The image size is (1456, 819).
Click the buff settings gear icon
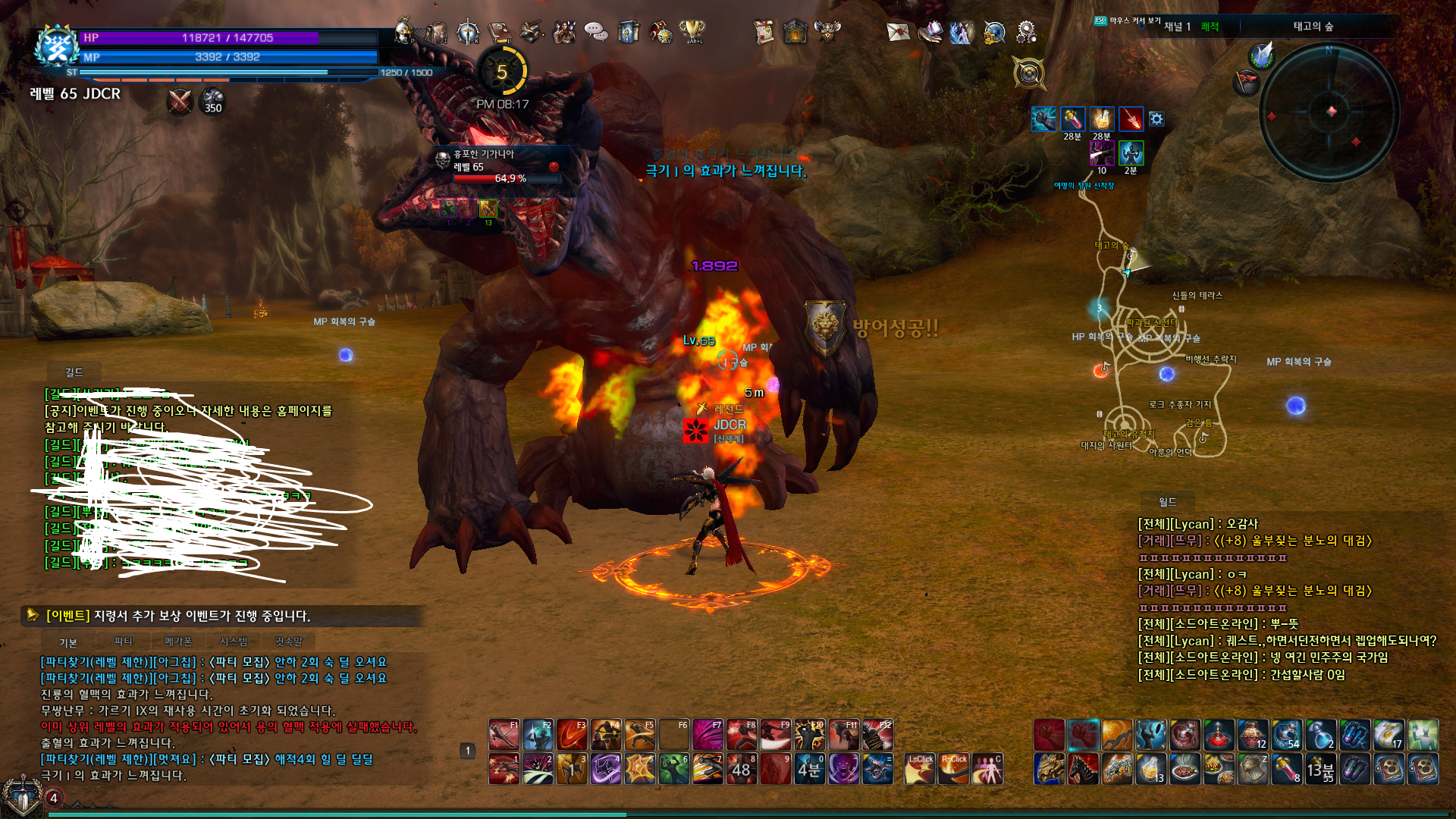(x=1156, y=119)
